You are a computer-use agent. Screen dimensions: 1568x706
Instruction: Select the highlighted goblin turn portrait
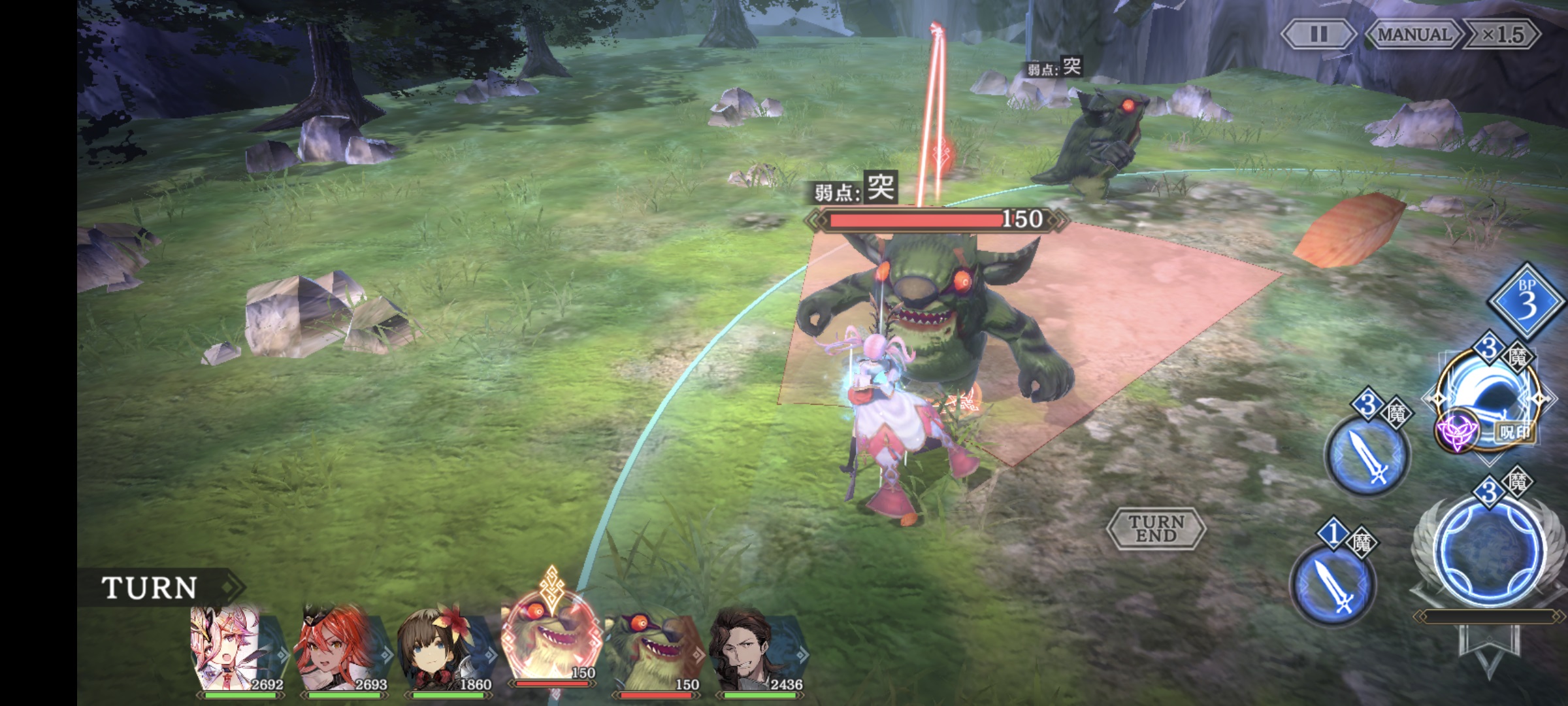[x=551, y=641]
